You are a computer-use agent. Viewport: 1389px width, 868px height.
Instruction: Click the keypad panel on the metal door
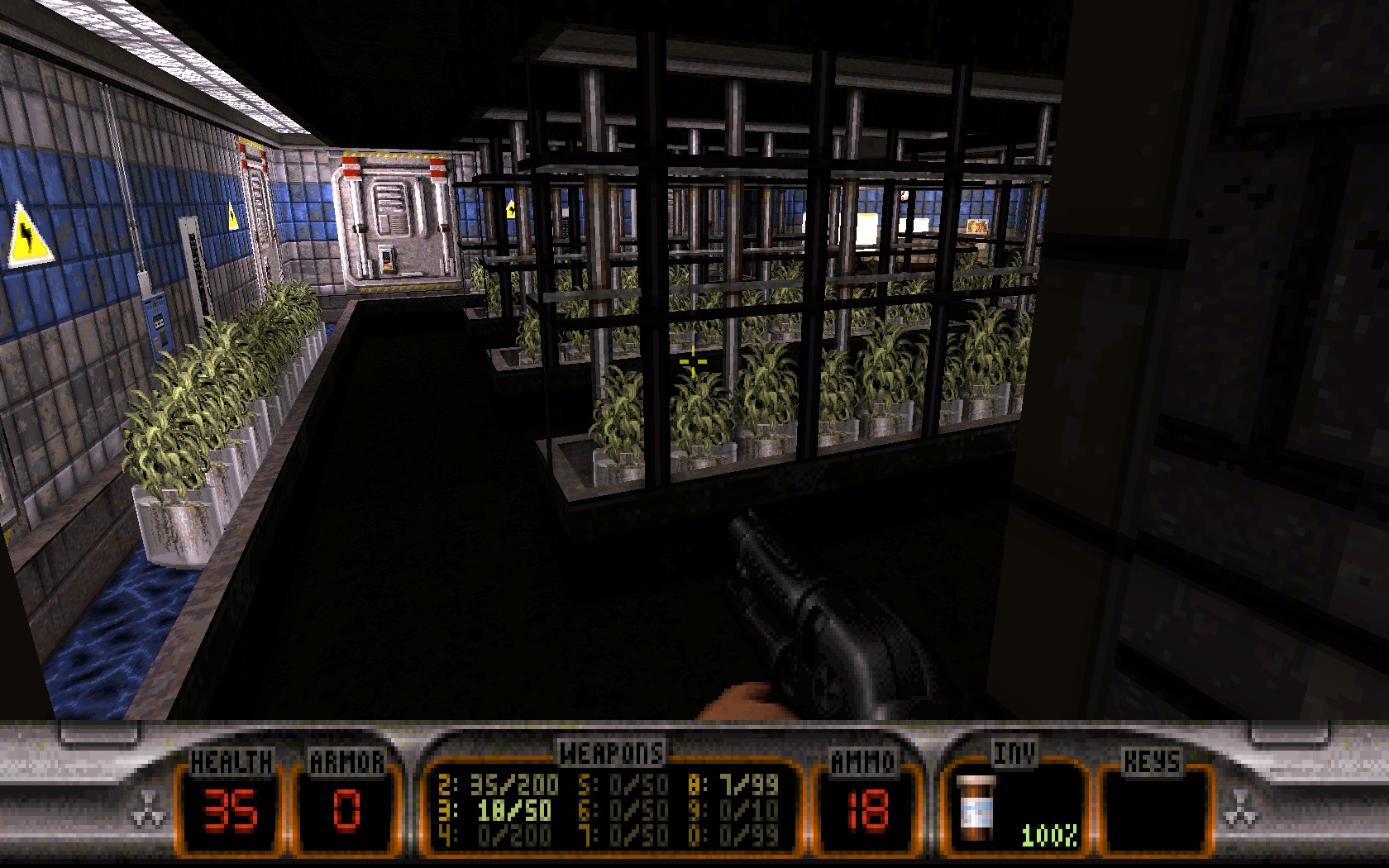(387, 258)
